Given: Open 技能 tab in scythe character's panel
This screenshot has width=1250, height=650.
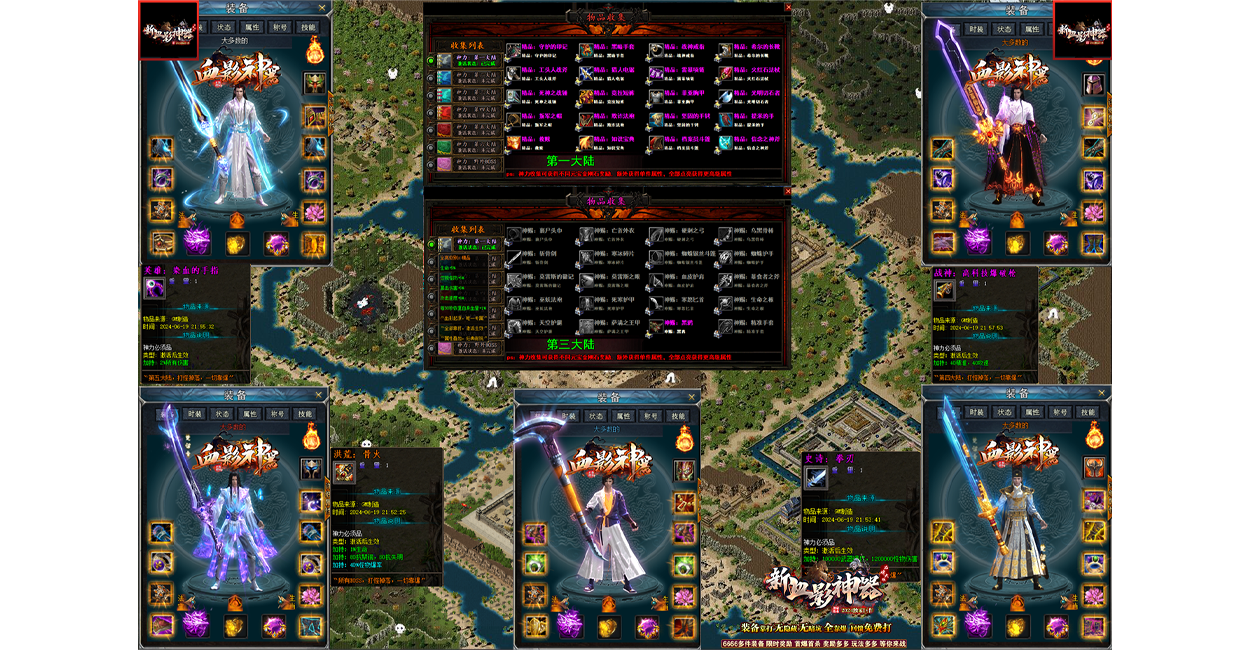Looking at the screenshot, I should [678, 416].
